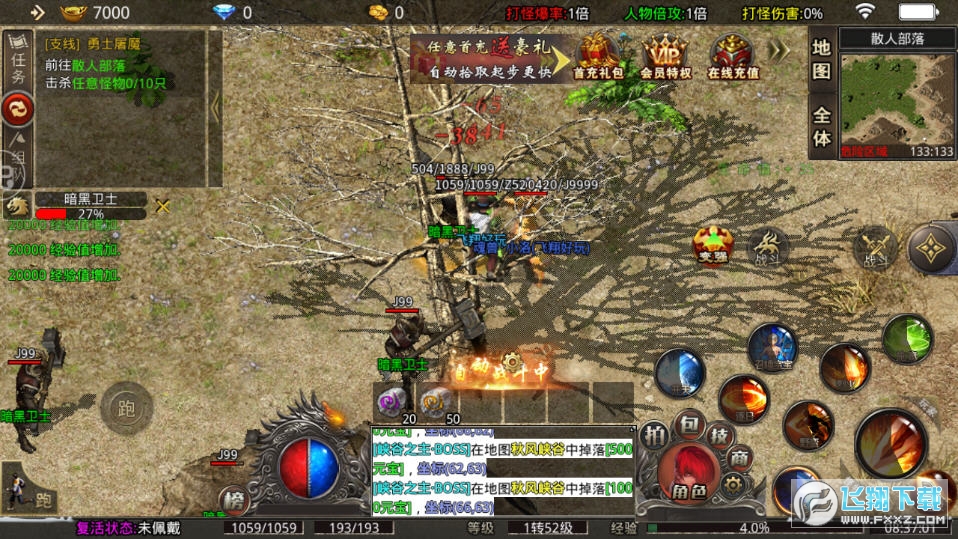Close the 暗黑卫士 target frame

click(162, 206)
